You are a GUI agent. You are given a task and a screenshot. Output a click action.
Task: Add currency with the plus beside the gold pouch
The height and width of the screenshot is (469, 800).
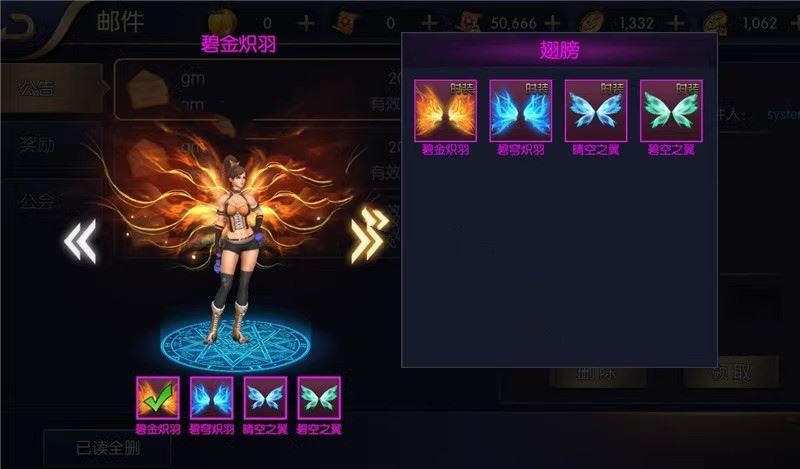coord(306,23)
